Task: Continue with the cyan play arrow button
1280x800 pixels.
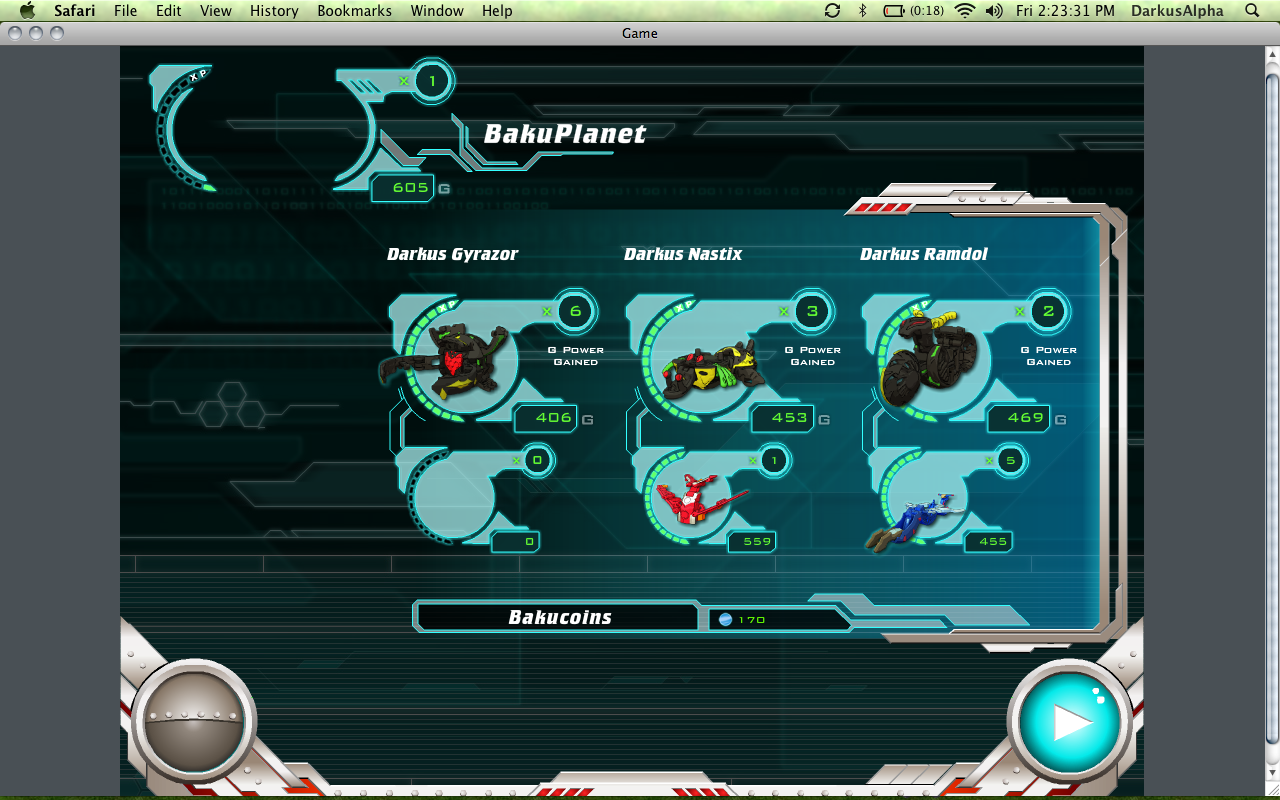Action: pos(1069,721)
